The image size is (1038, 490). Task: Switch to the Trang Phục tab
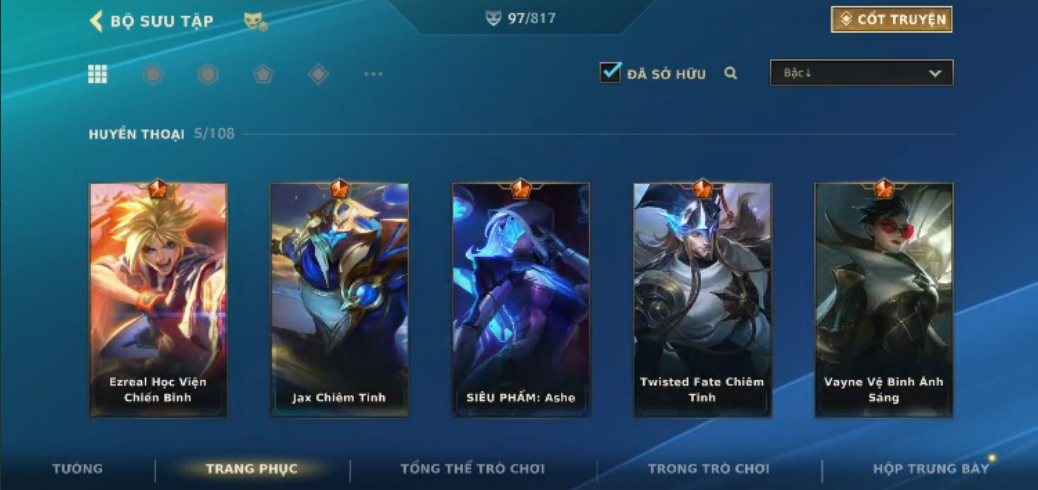252,468
